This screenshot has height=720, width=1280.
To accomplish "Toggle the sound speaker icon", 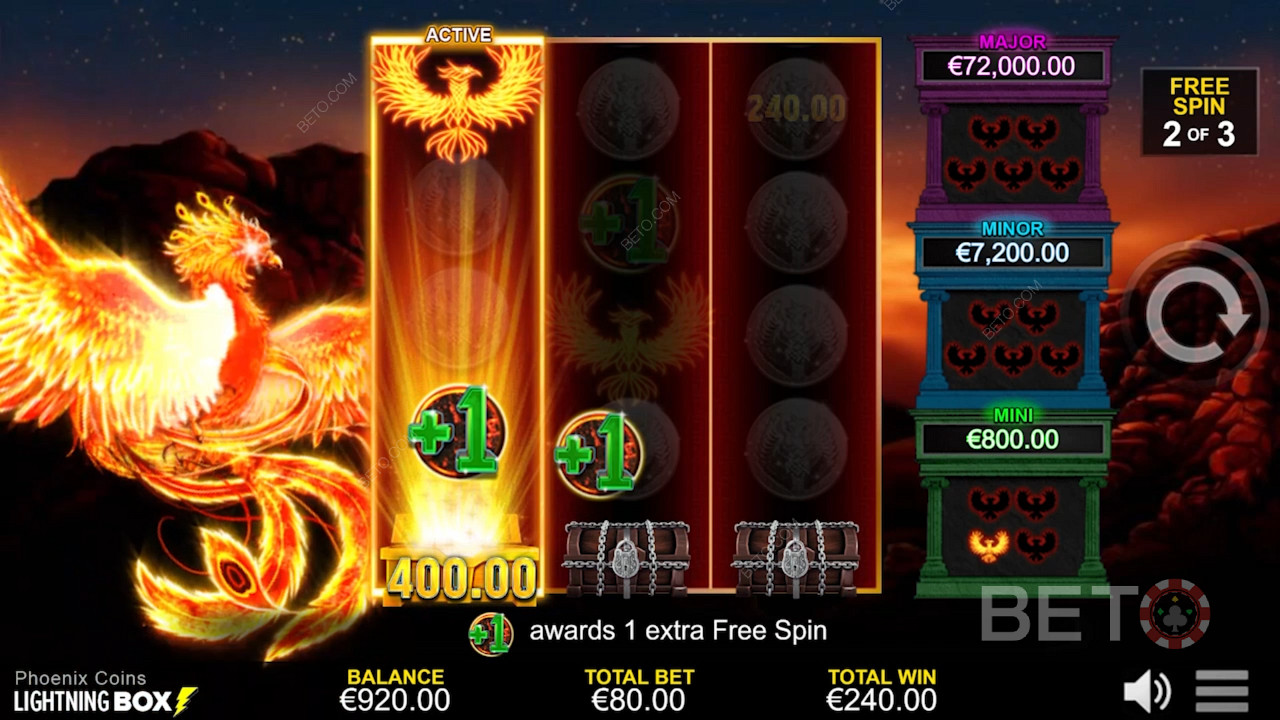I will [x=1146, y=691].
